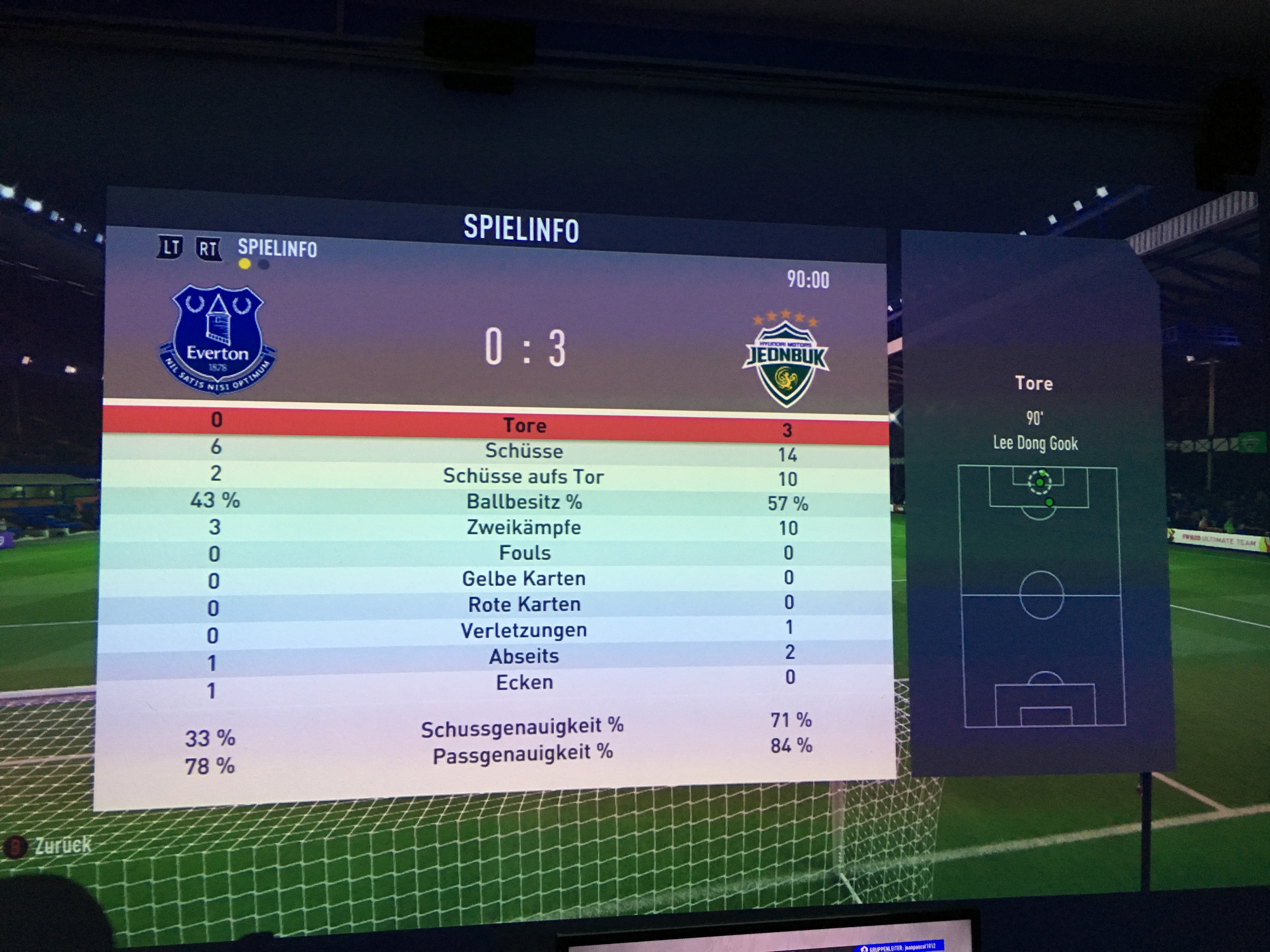Switch to the second page dot
This screenshot has width=1270, height=952.
coord(264,264)
